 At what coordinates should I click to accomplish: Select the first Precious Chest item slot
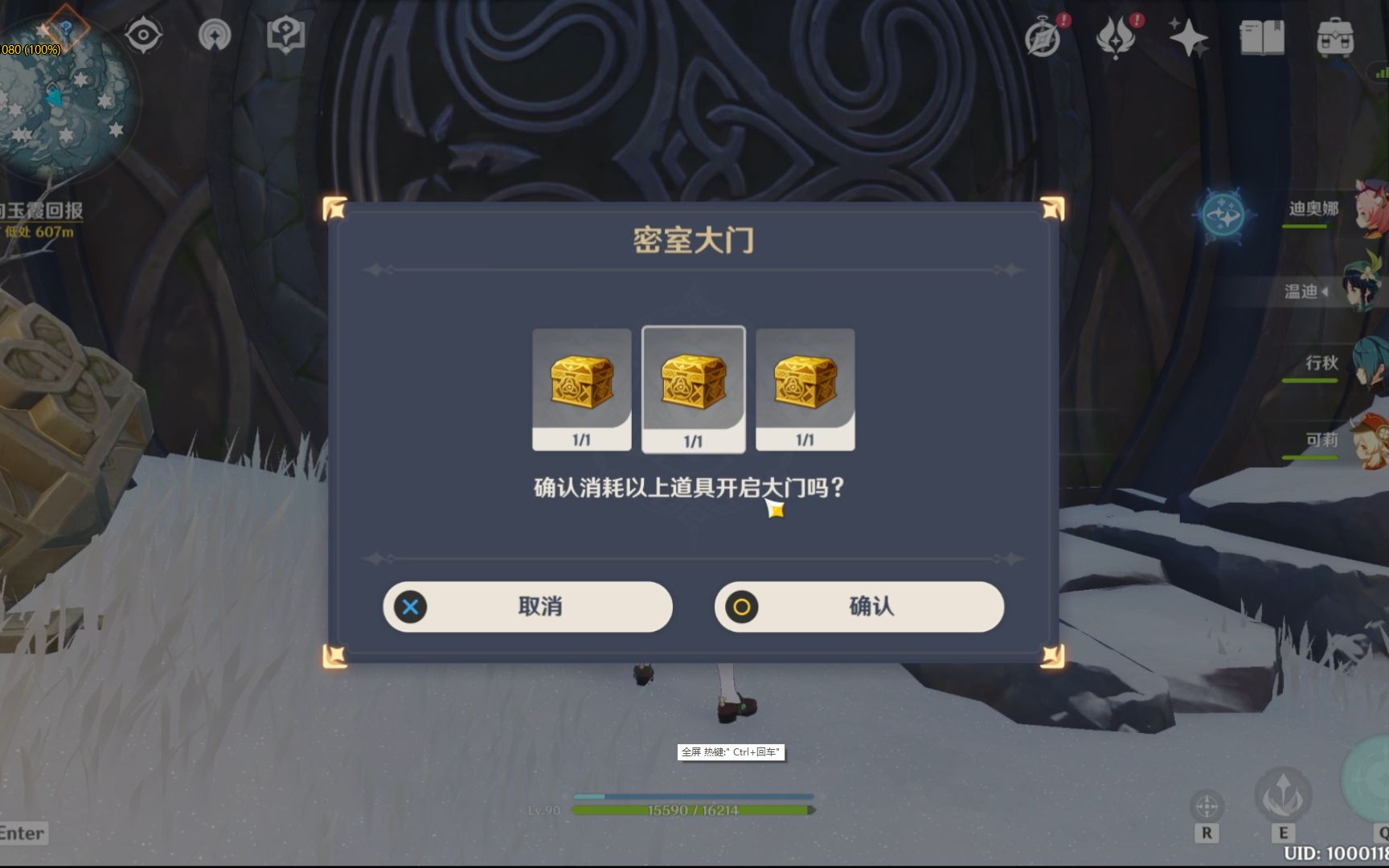click(x=580, y=386)
